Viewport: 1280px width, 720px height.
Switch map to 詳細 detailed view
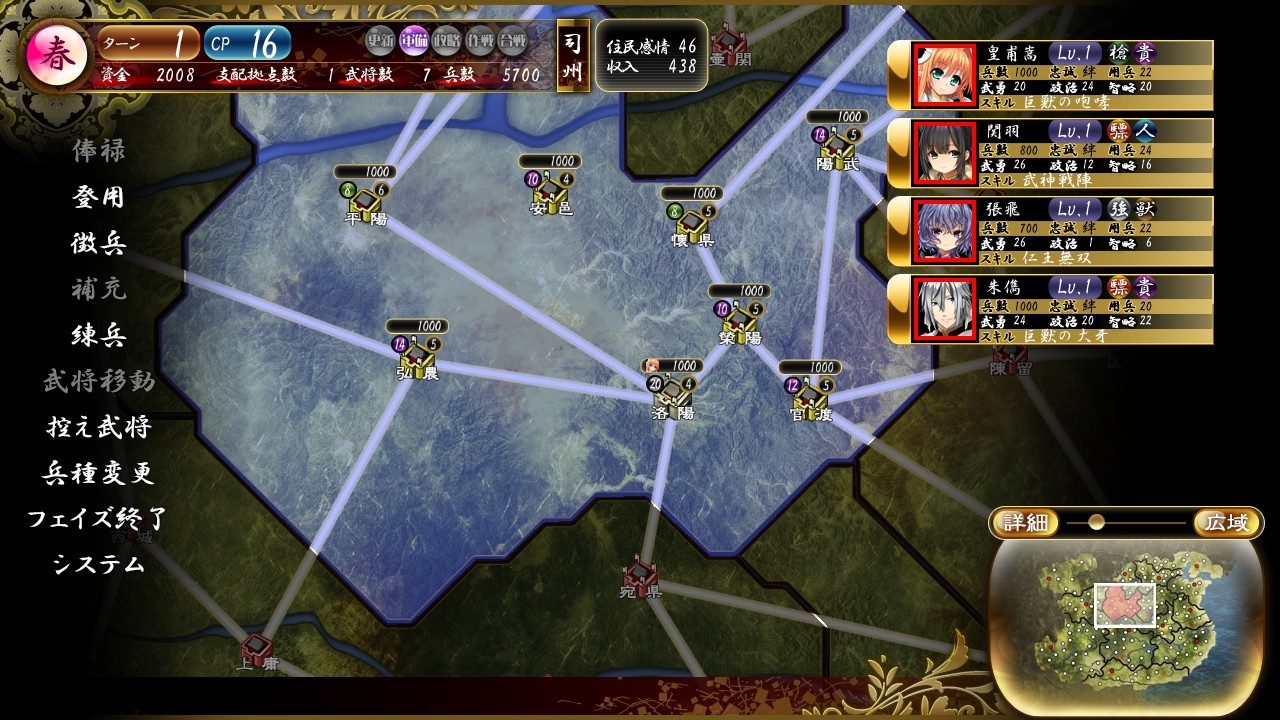point(1025,523)
